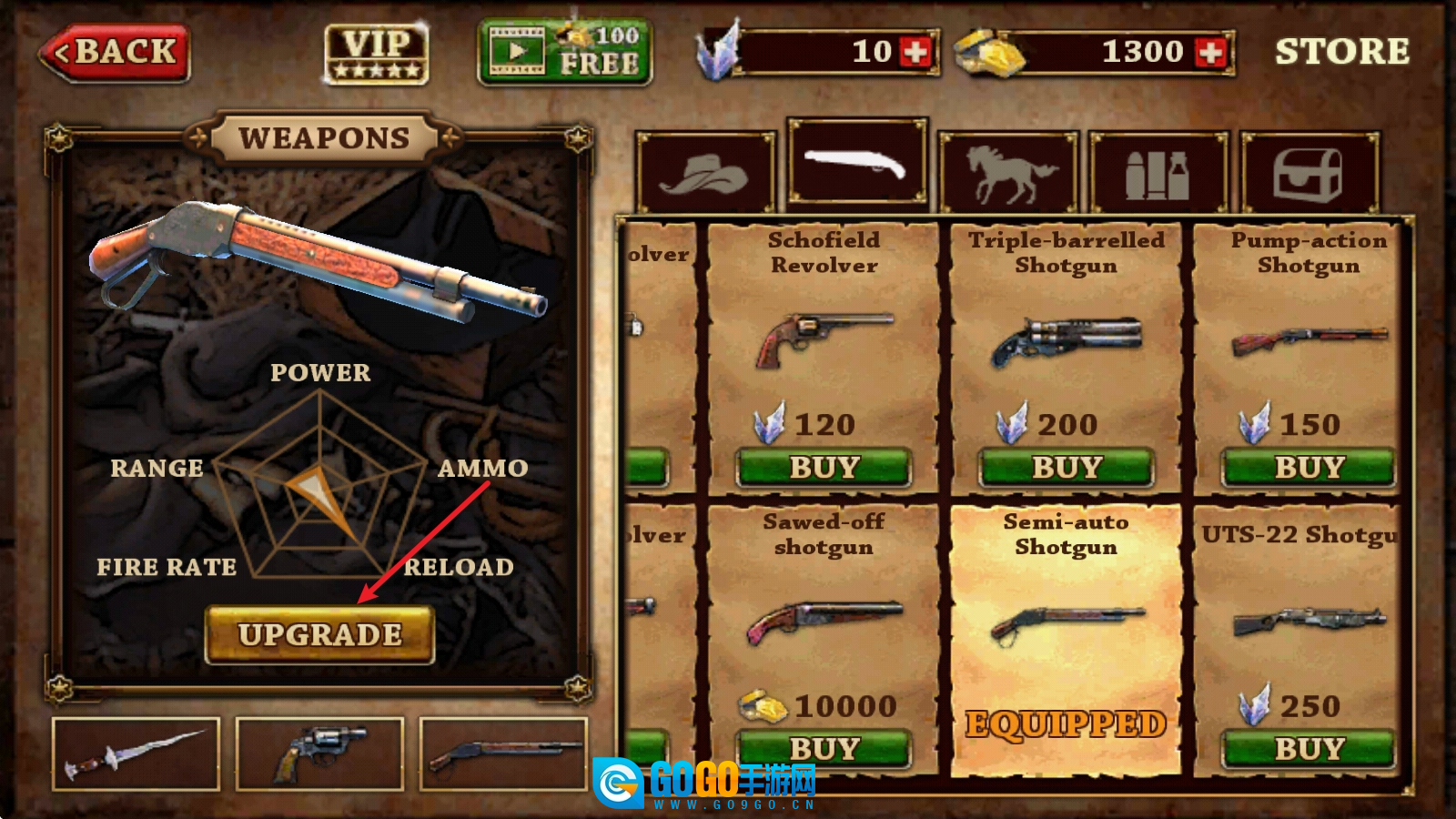This screenshot has width=1456, height=819.
Task: Buy the Sawed-off shotgun for 10000 gold
Action: tap(824, 749)
